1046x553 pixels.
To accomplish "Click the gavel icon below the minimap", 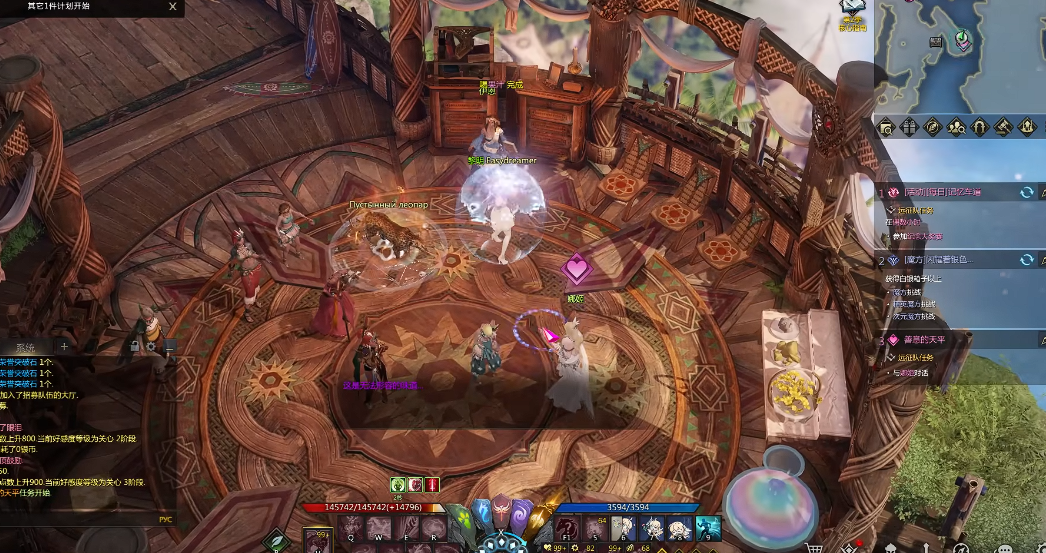I will click(1002, 127).
